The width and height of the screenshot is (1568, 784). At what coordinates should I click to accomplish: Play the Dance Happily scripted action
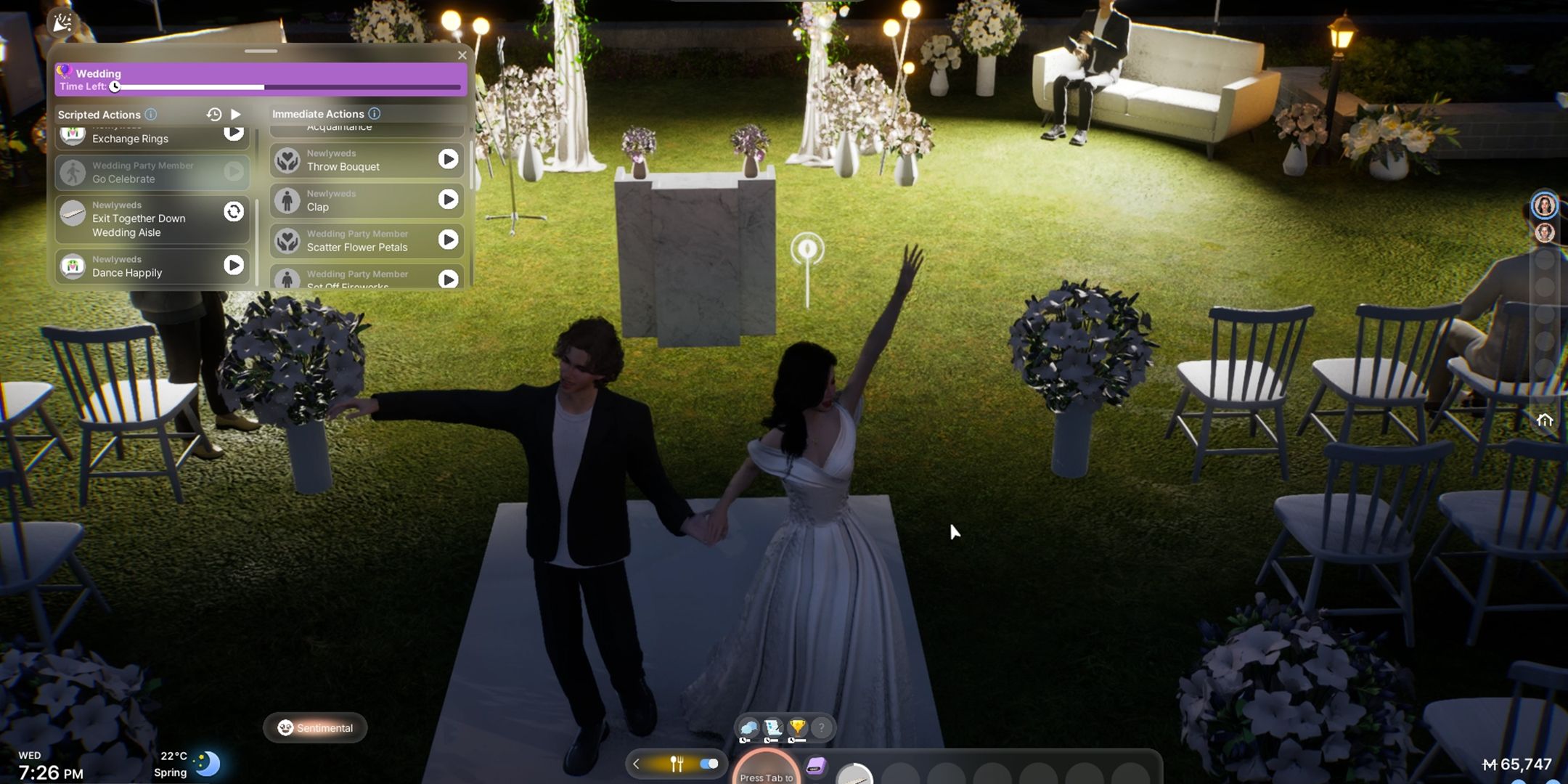pyautogui.click(x=234, y=266)
